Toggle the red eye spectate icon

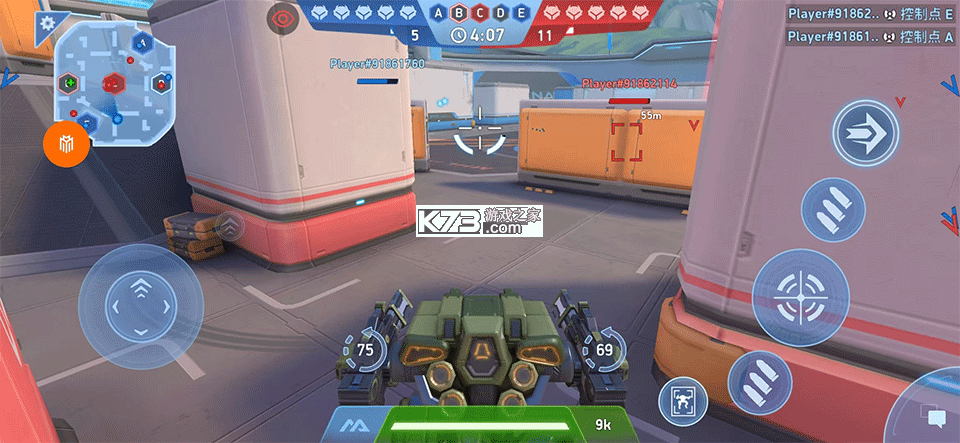point(284,17)
